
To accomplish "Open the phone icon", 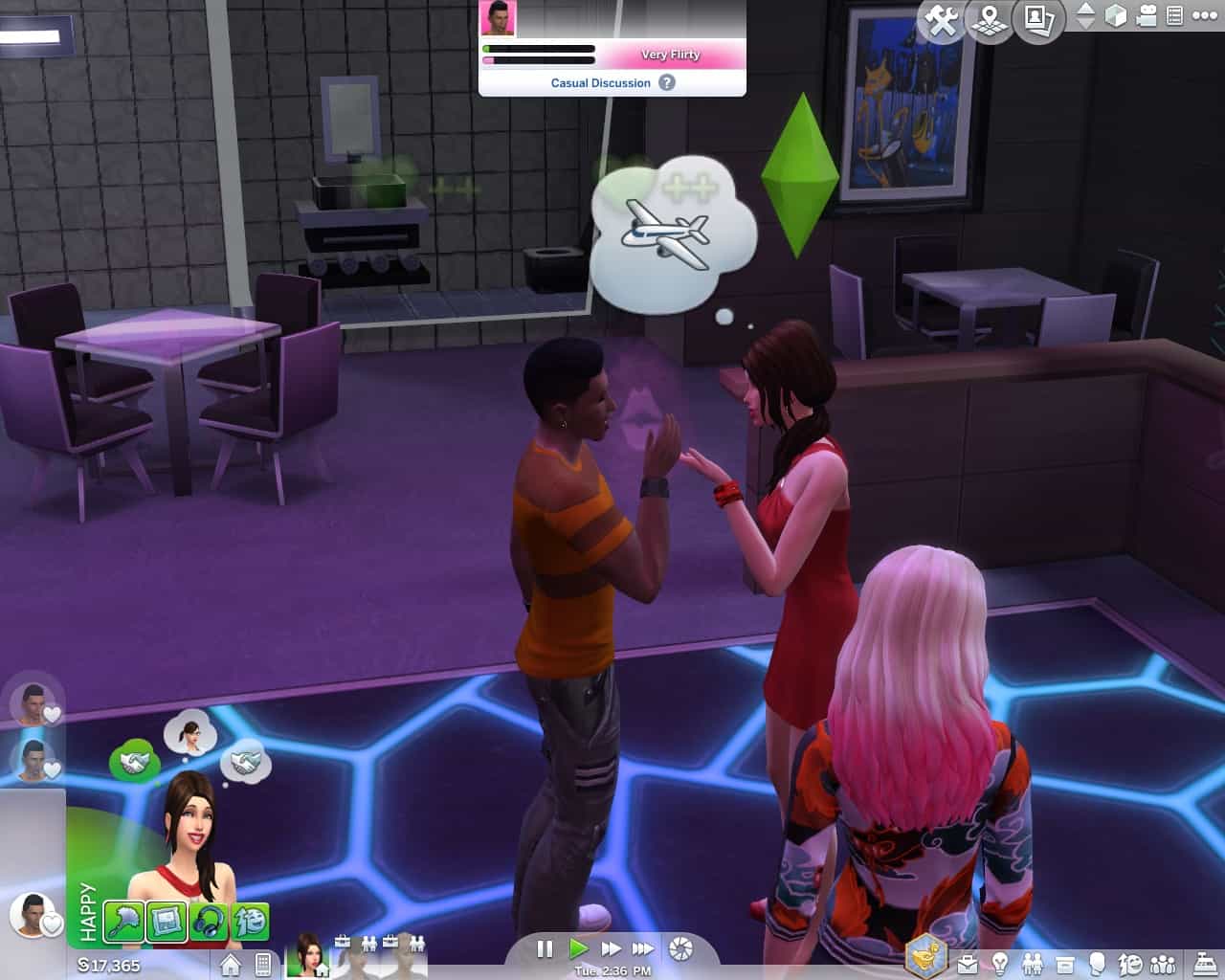I will pyautogui.click(x=263, y=965).
